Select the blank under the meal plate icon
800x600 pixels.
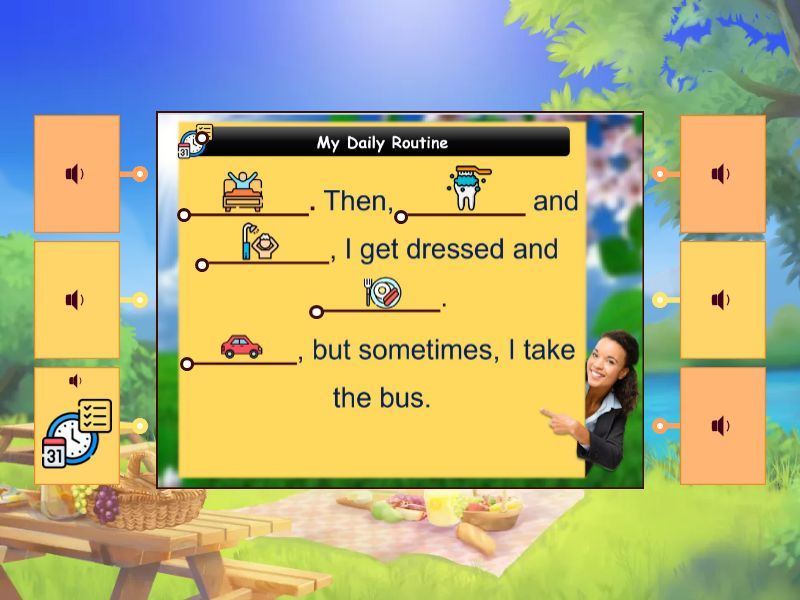point(380,310)
